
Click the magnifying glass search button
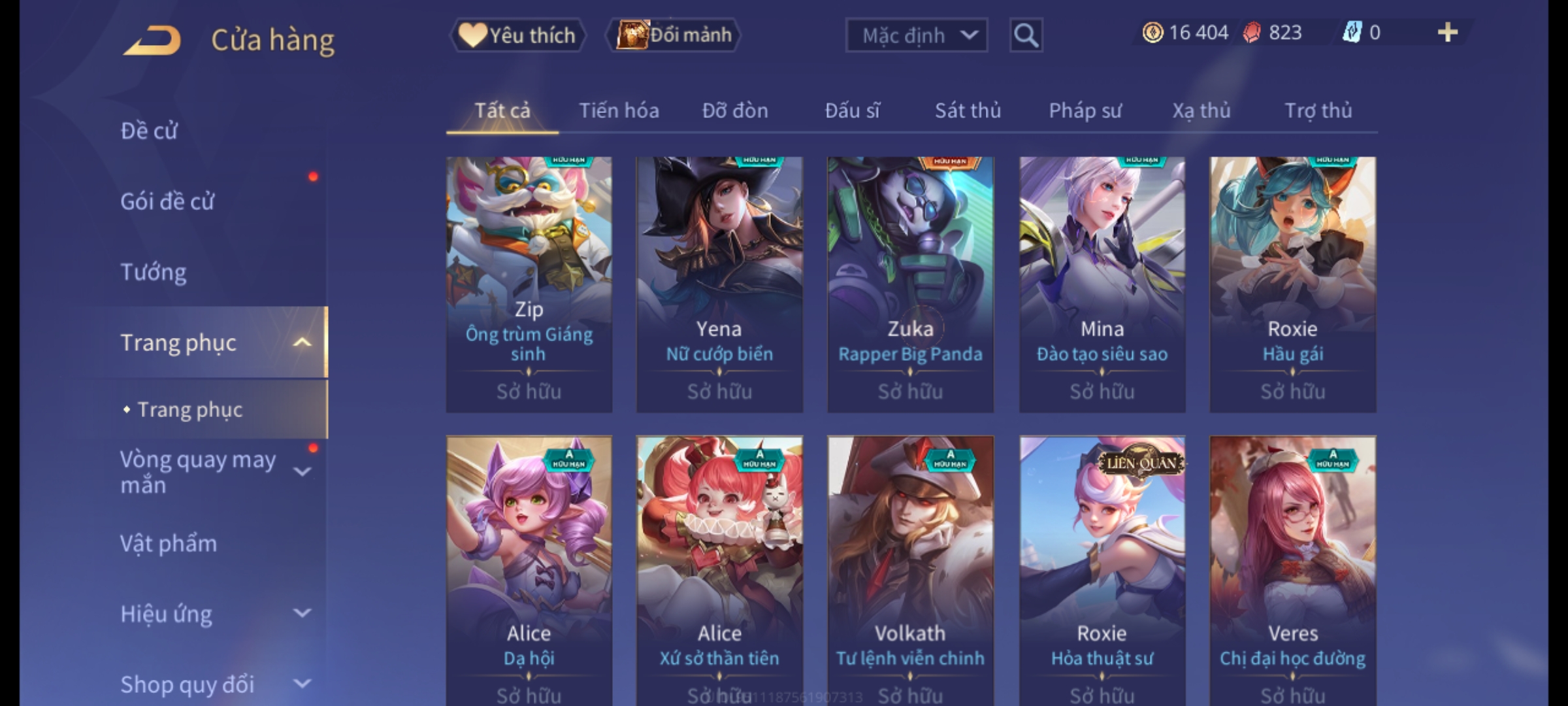(1026, 35)
